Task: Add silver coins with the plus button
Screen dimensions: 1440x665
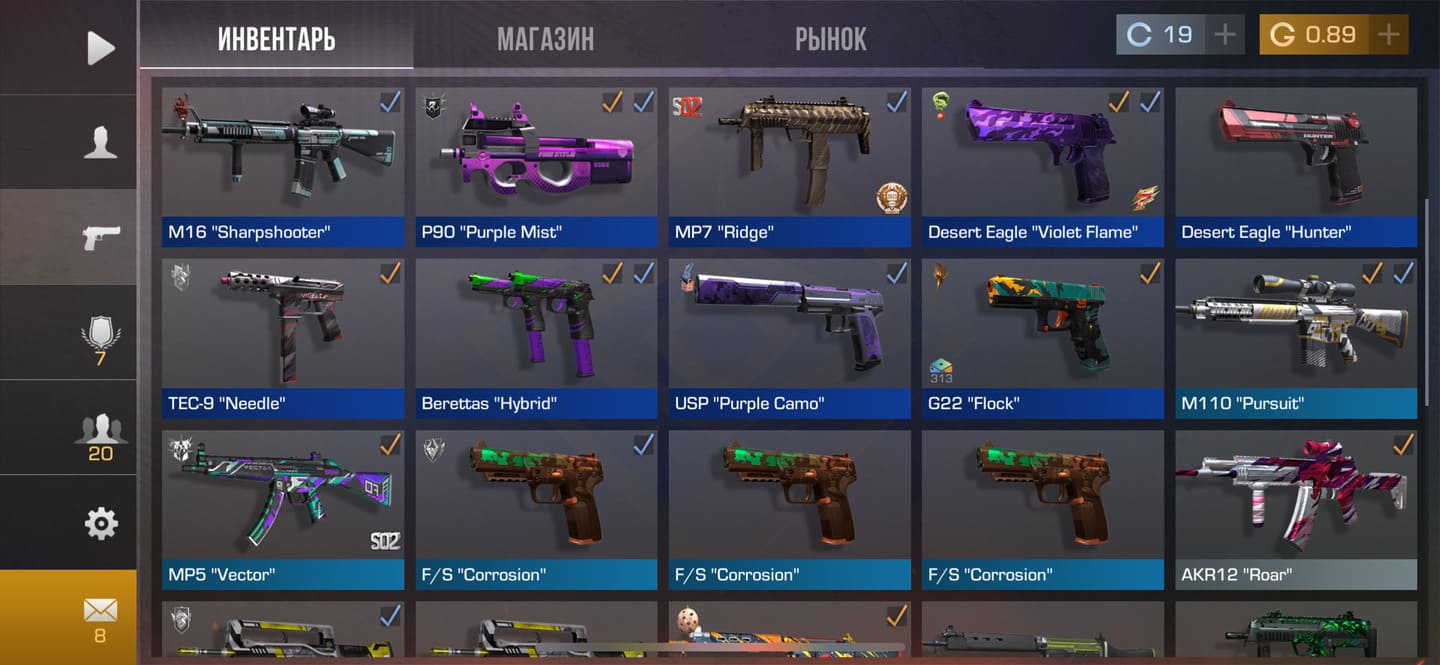Action: pos(1225,35)
